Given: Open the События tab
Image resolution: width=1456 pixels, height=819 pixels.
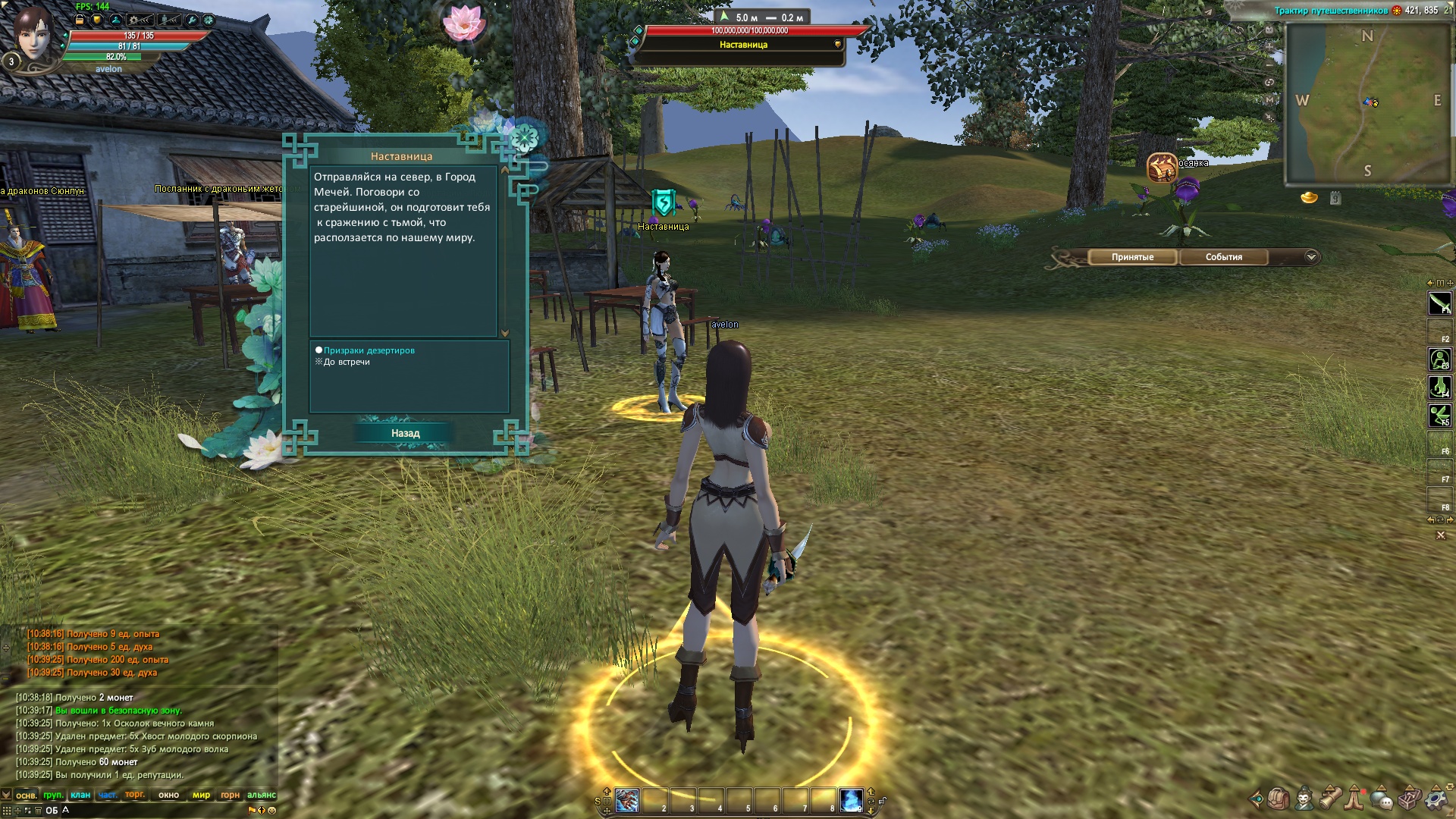Looking at the screenshot, I should point(1223,257).
